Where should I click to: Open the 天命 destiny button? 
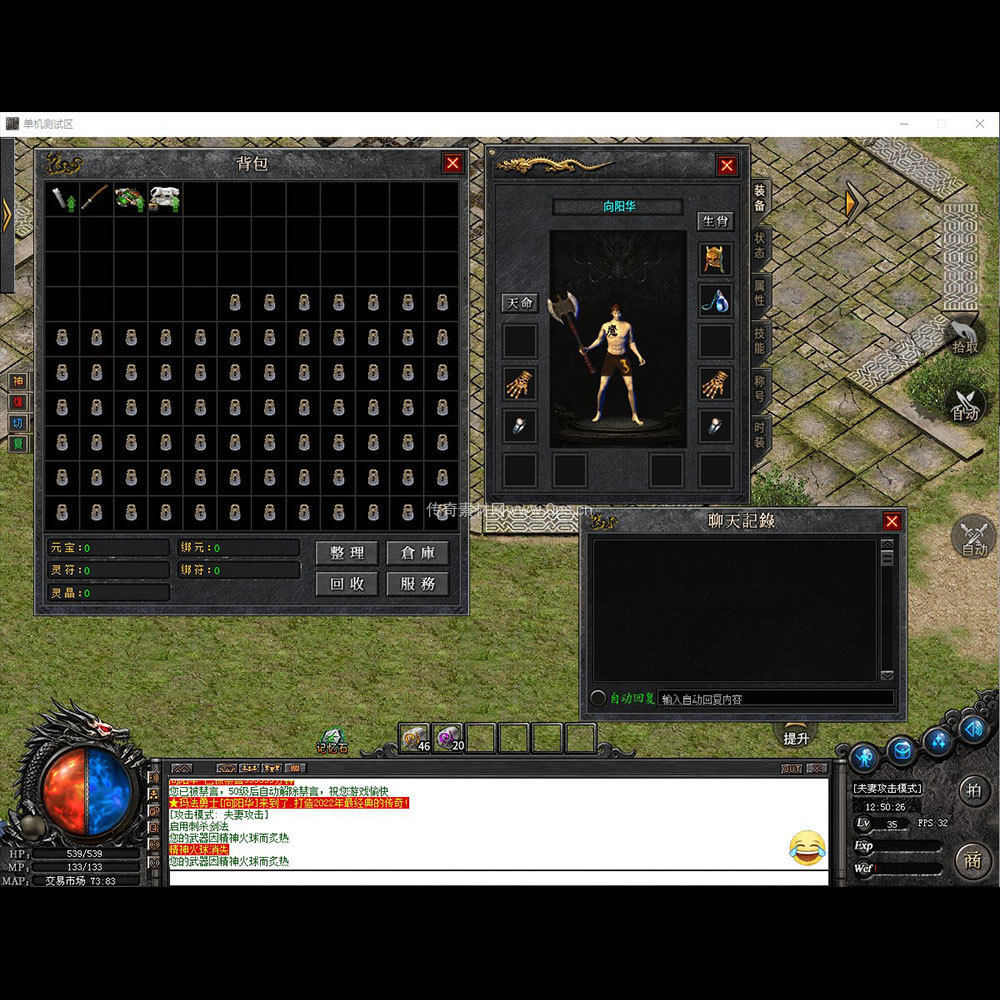(519, 303)
